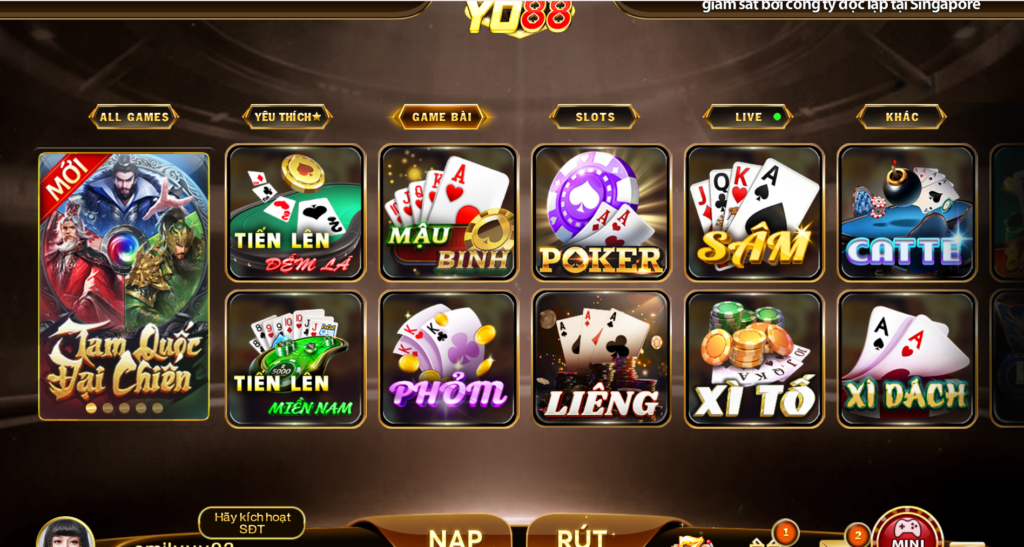Switch to the ALL GAMES tab

click(134, 117)
